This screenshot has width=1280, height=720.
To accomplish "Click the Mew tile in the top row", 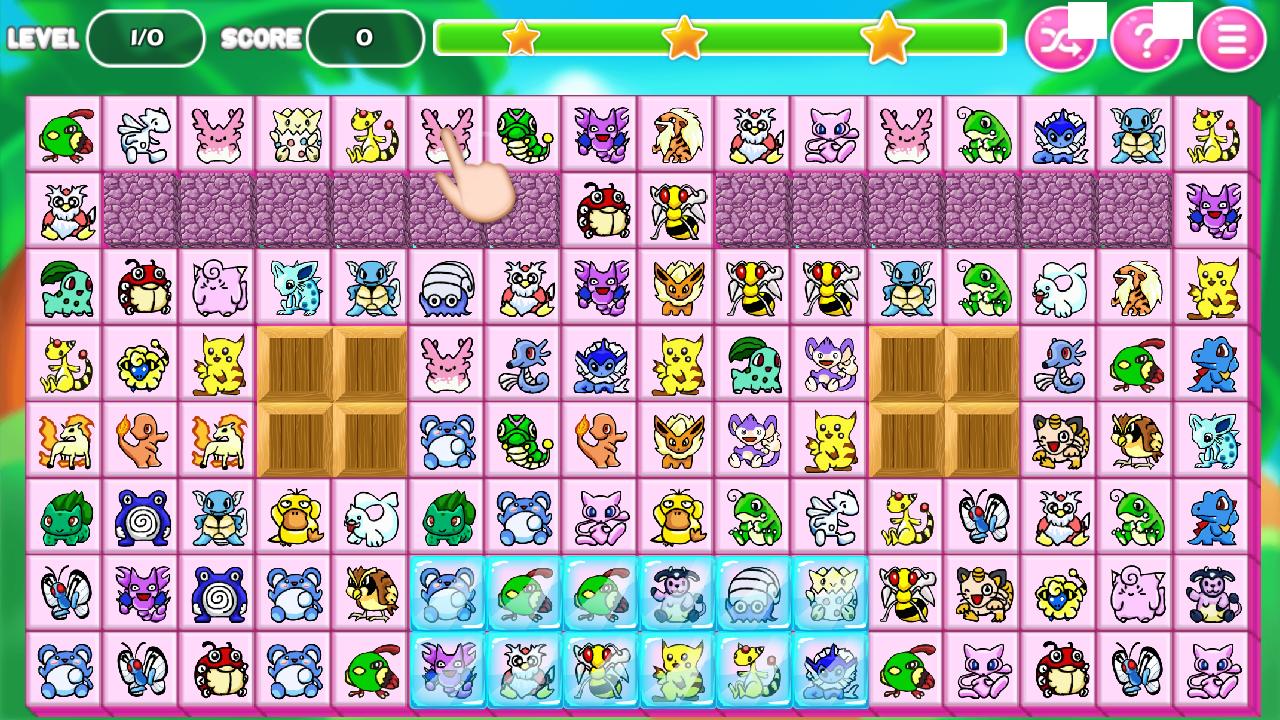I will pyautogui.click(x=829, y=131).
